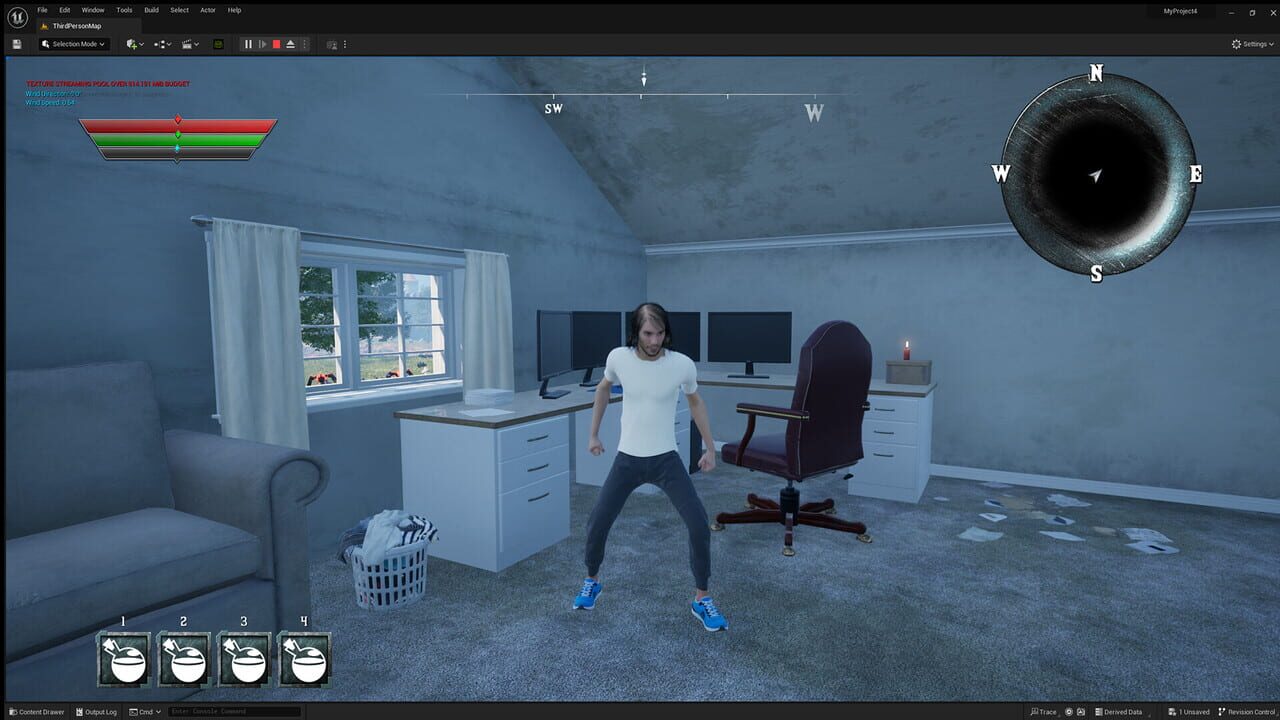This screenshot has height=720, width=1280.
Task: Open the Blueprints dropdown menu
Action: click(x=163, y=44)
